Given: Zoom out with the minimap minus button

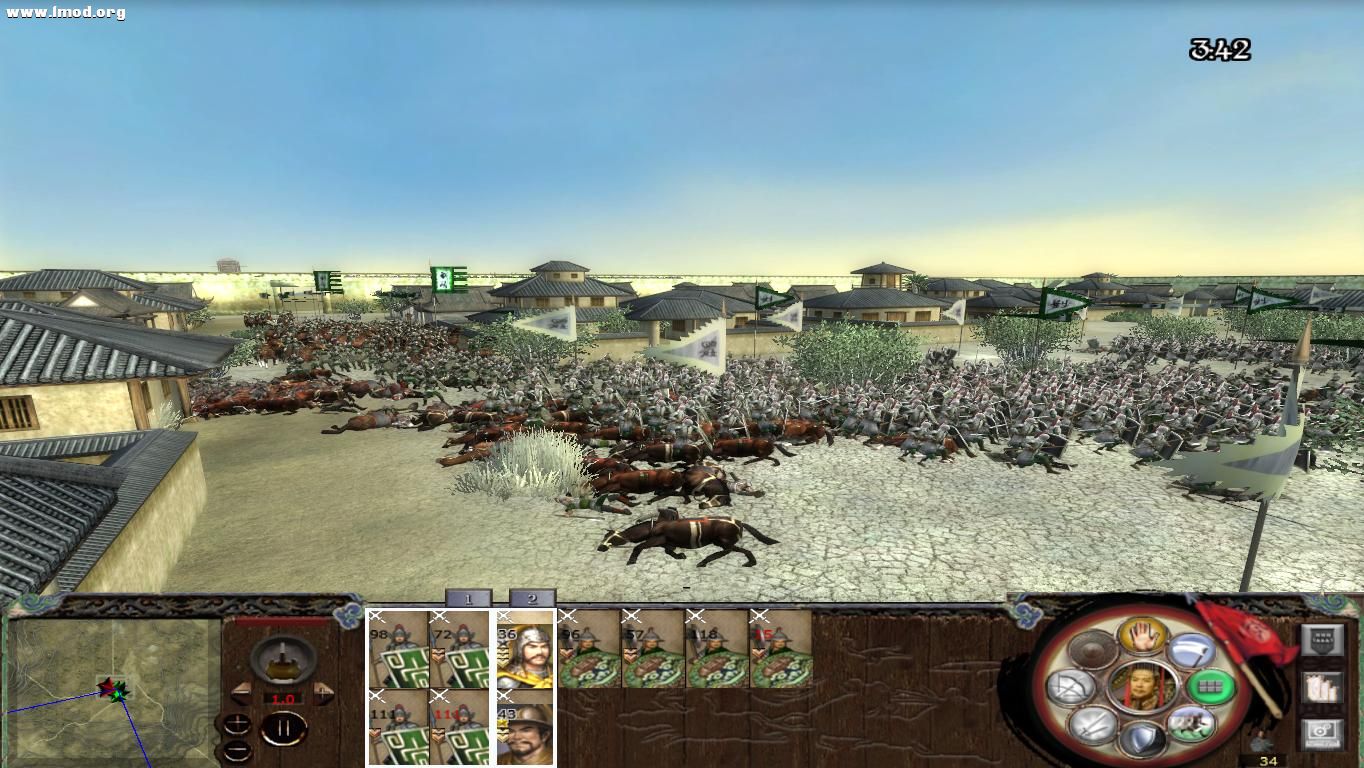Looking at the screenshot, I should click(x=237, y=750).
